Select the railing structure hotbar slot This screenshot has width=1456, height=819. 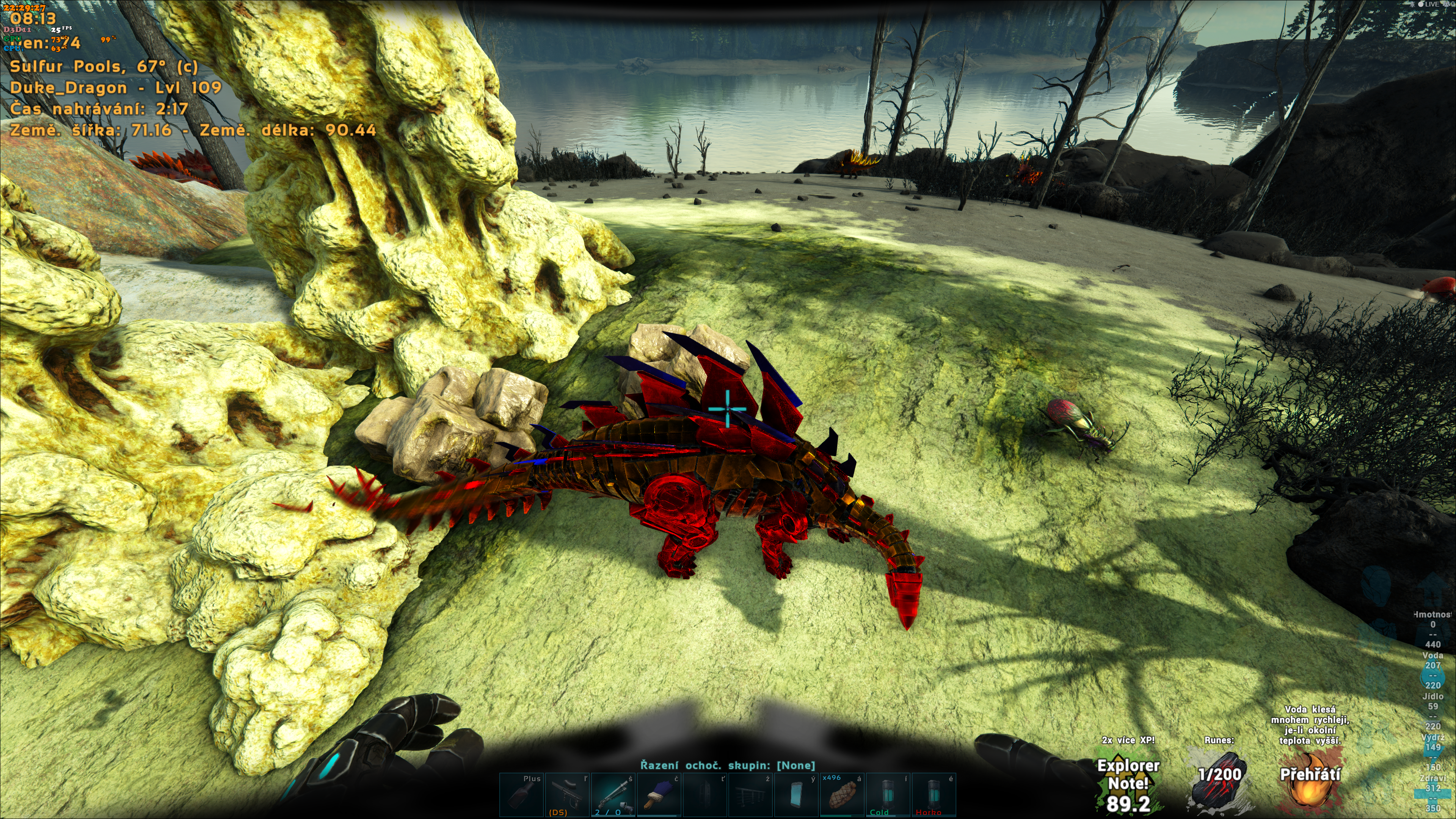coord(750,795)
